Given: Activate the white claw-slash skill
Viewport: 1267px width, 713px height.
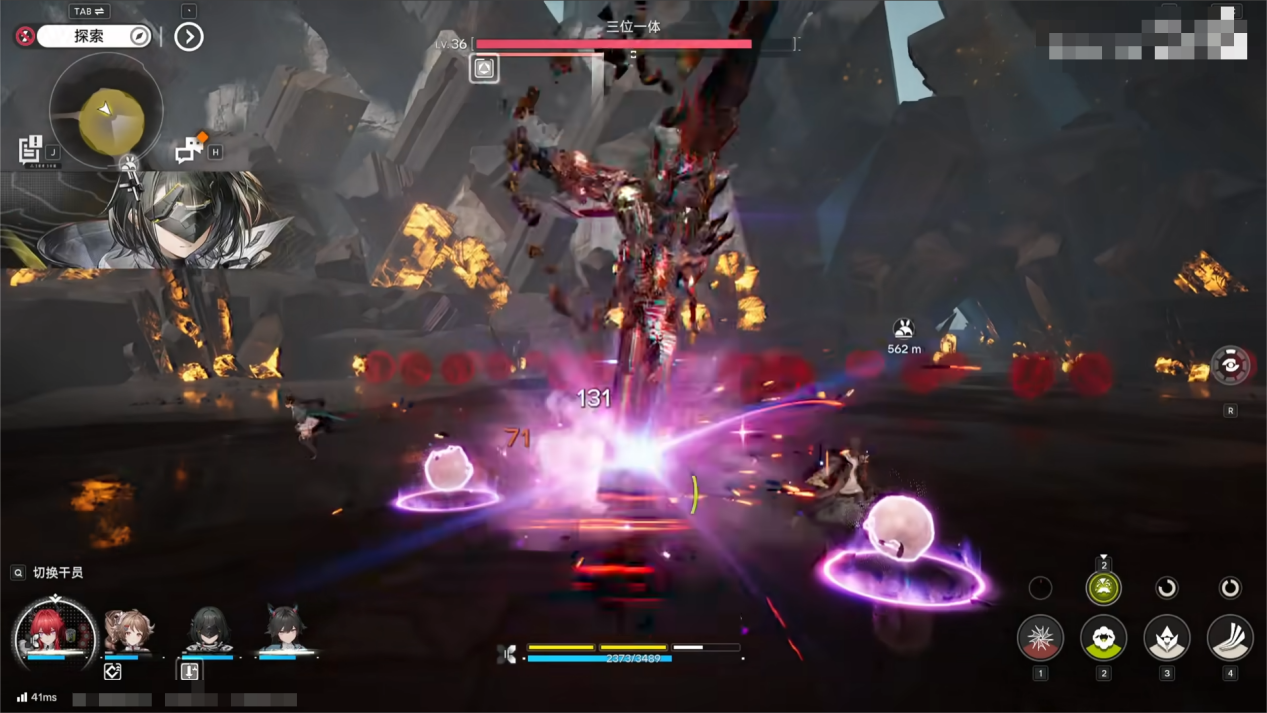Looking at the screenshot, I should click(1230, 638).
